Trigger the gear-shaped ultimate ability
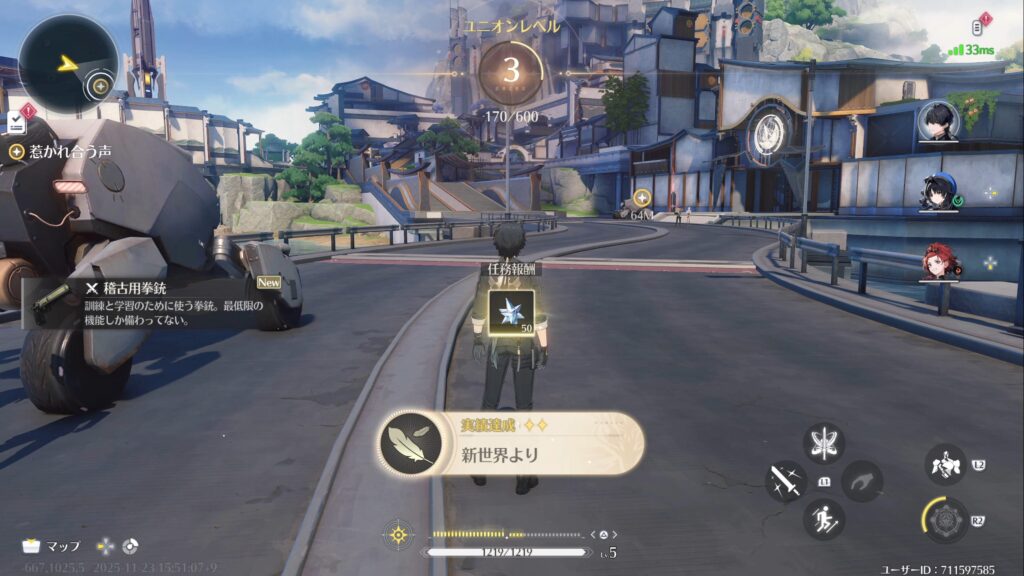Viewport: 1024px width, 576px height. (944, 520)
